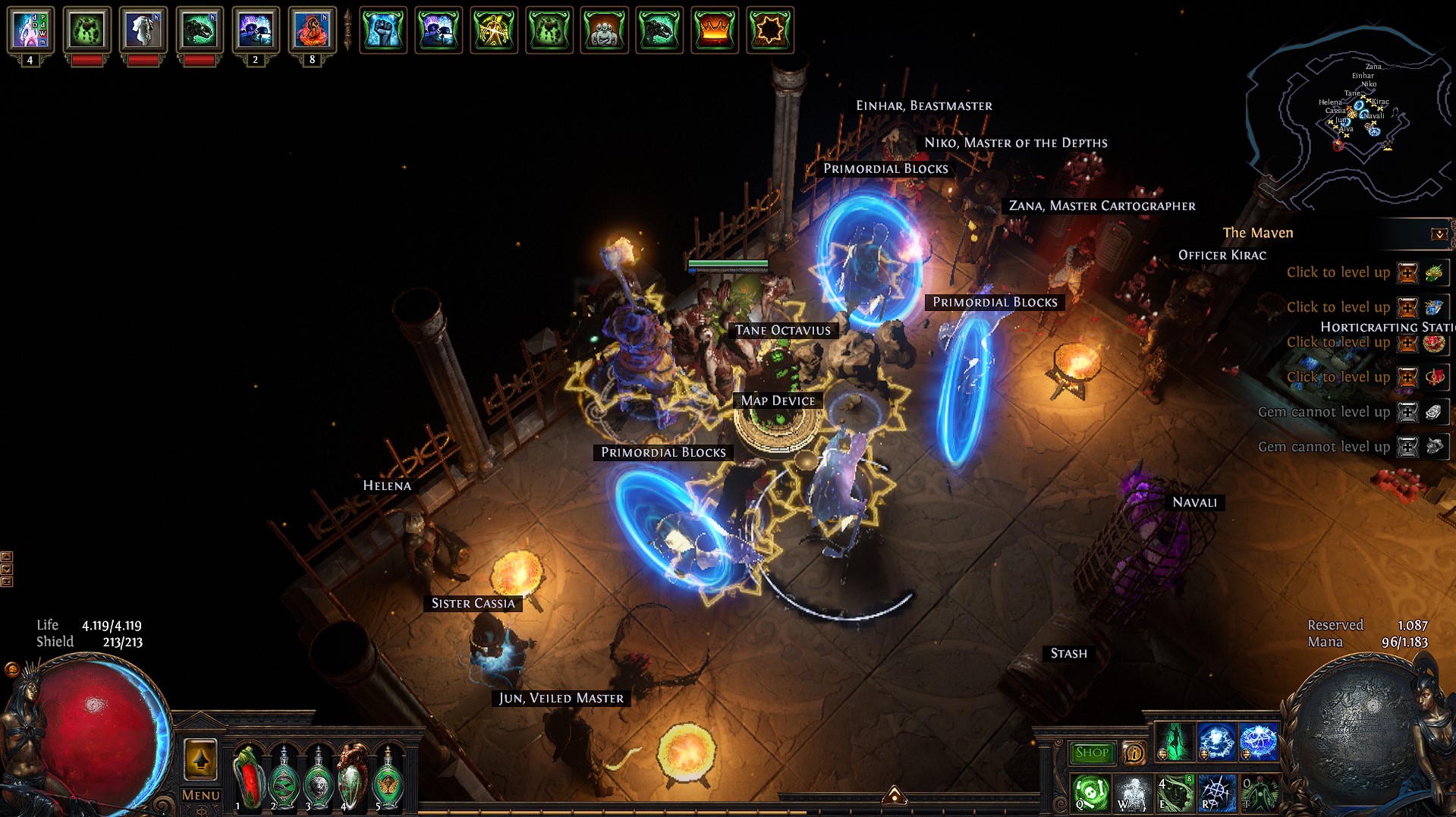Select the fiery crown buff icon
The image size is (1456, 817).
(x=714, y=30)
